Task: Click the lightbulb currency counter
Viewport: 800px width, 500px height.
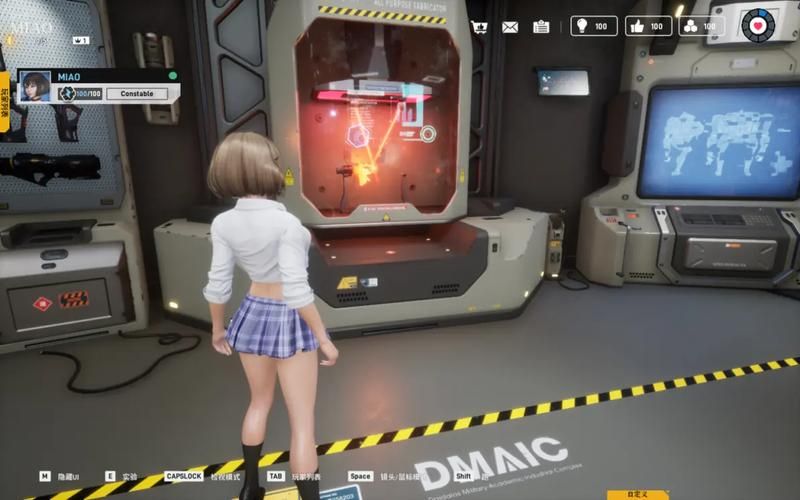Action: 593,26
